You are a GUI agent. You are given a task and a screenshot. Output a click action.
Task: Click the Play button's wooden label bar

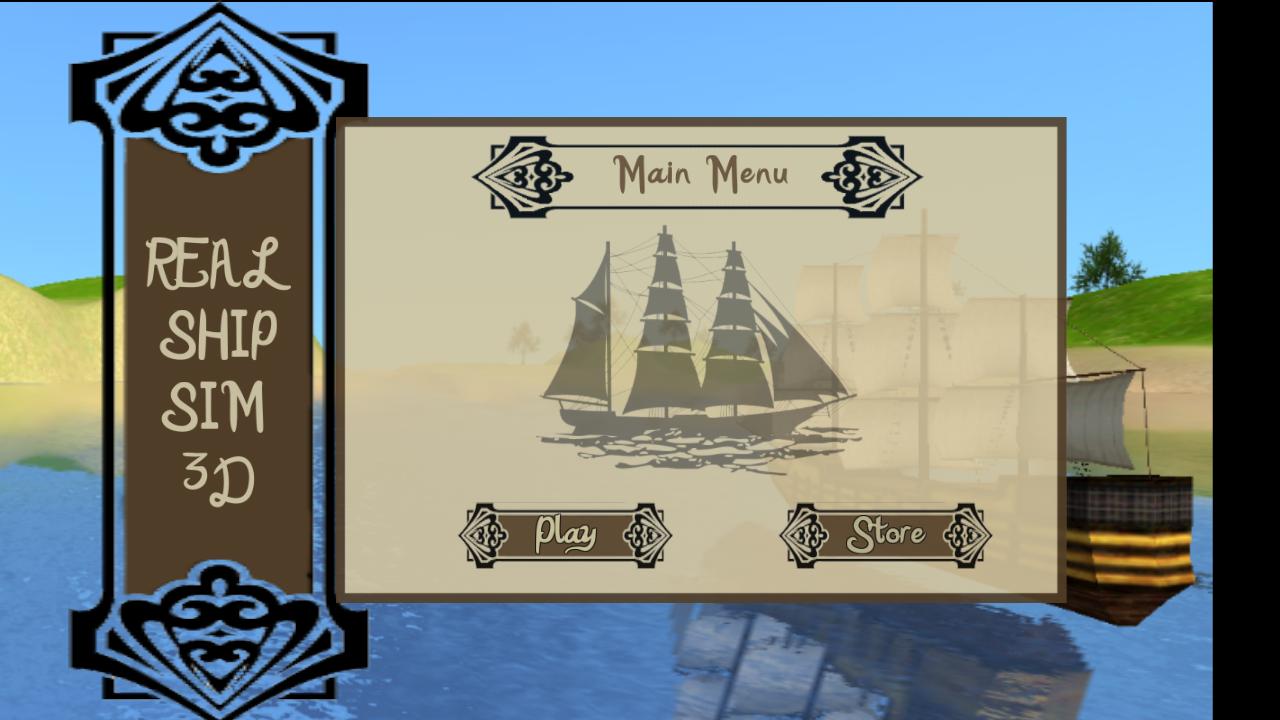(565, 534)
